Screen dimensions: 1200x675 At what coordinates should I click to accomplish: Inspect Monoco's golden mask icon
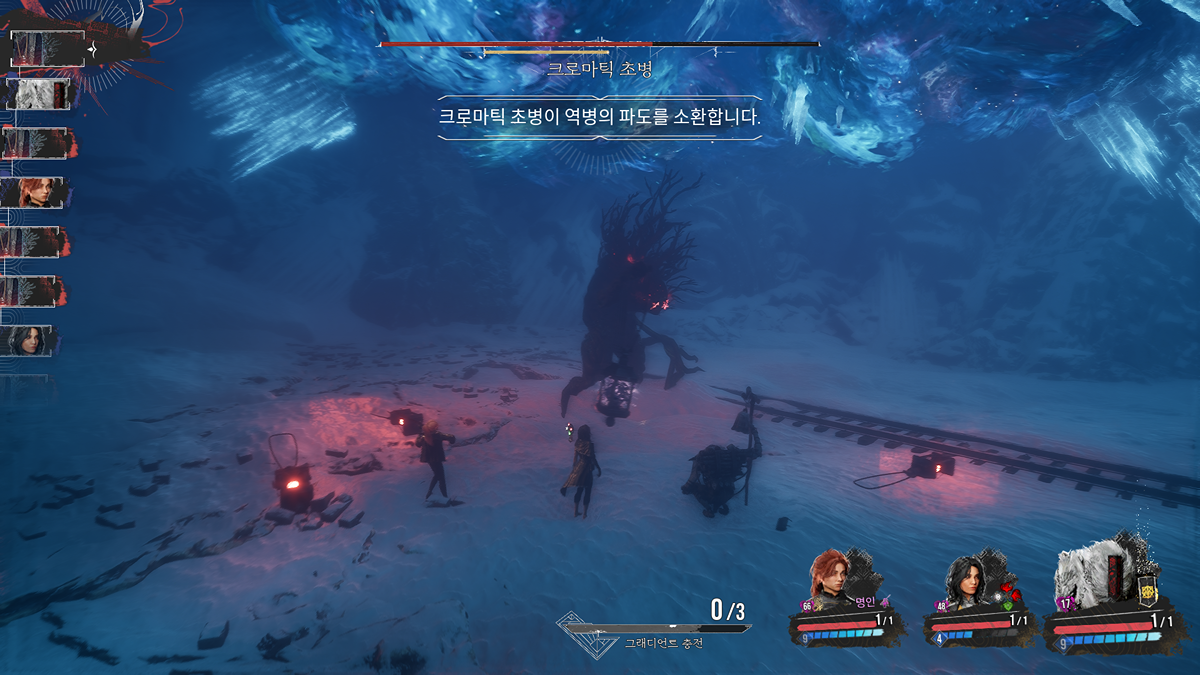click(x=1148, y=592)
